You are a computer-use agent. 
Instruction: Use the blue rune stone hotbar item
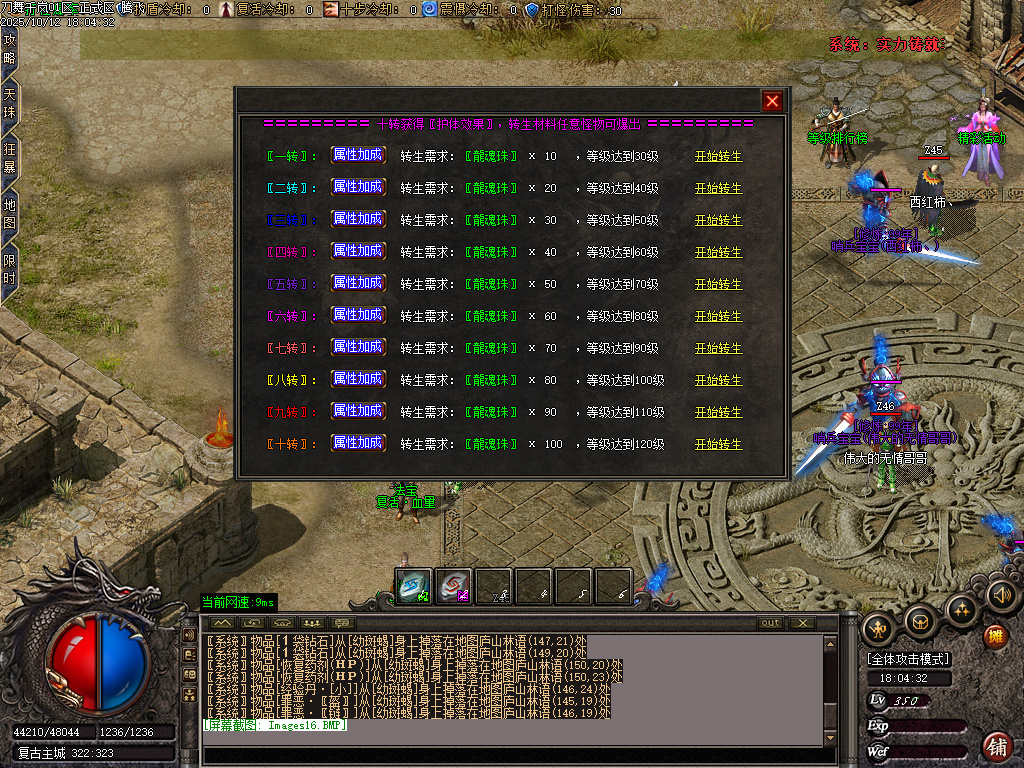point(413,586)
